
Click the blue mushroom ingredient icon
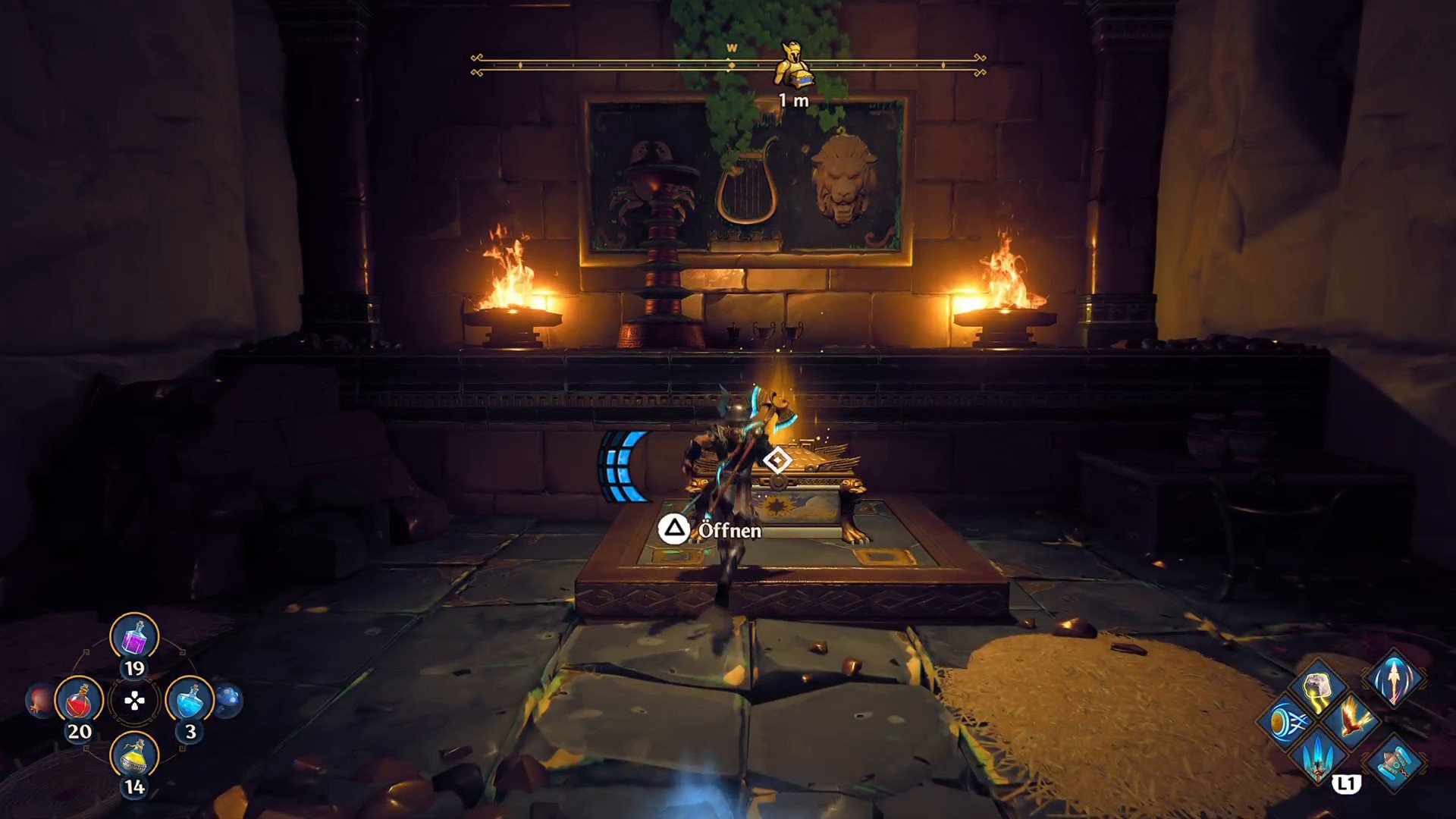(x=229, y=700)
